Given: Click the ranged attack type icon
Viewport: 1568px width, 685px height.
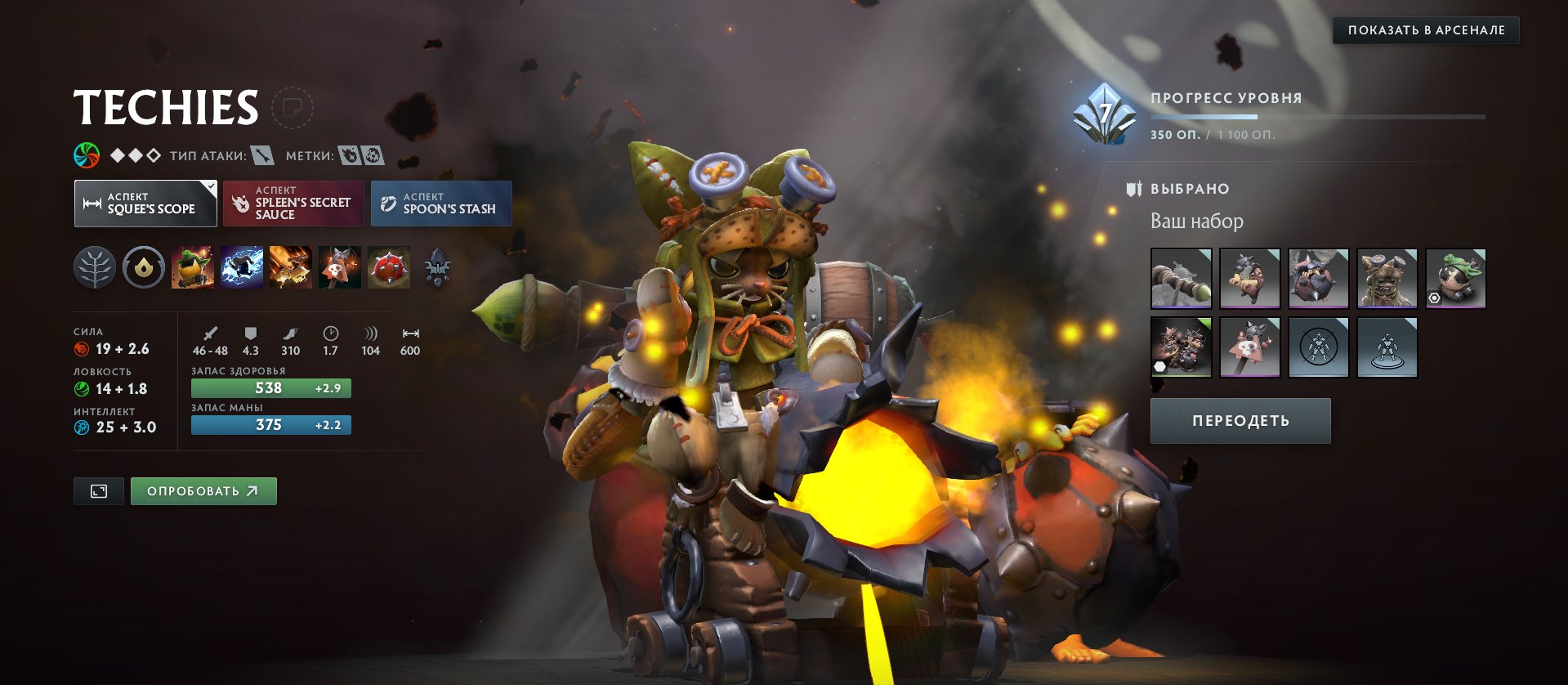Looking at the screenshot, I should pyautogui.click(x=263, y=154).
